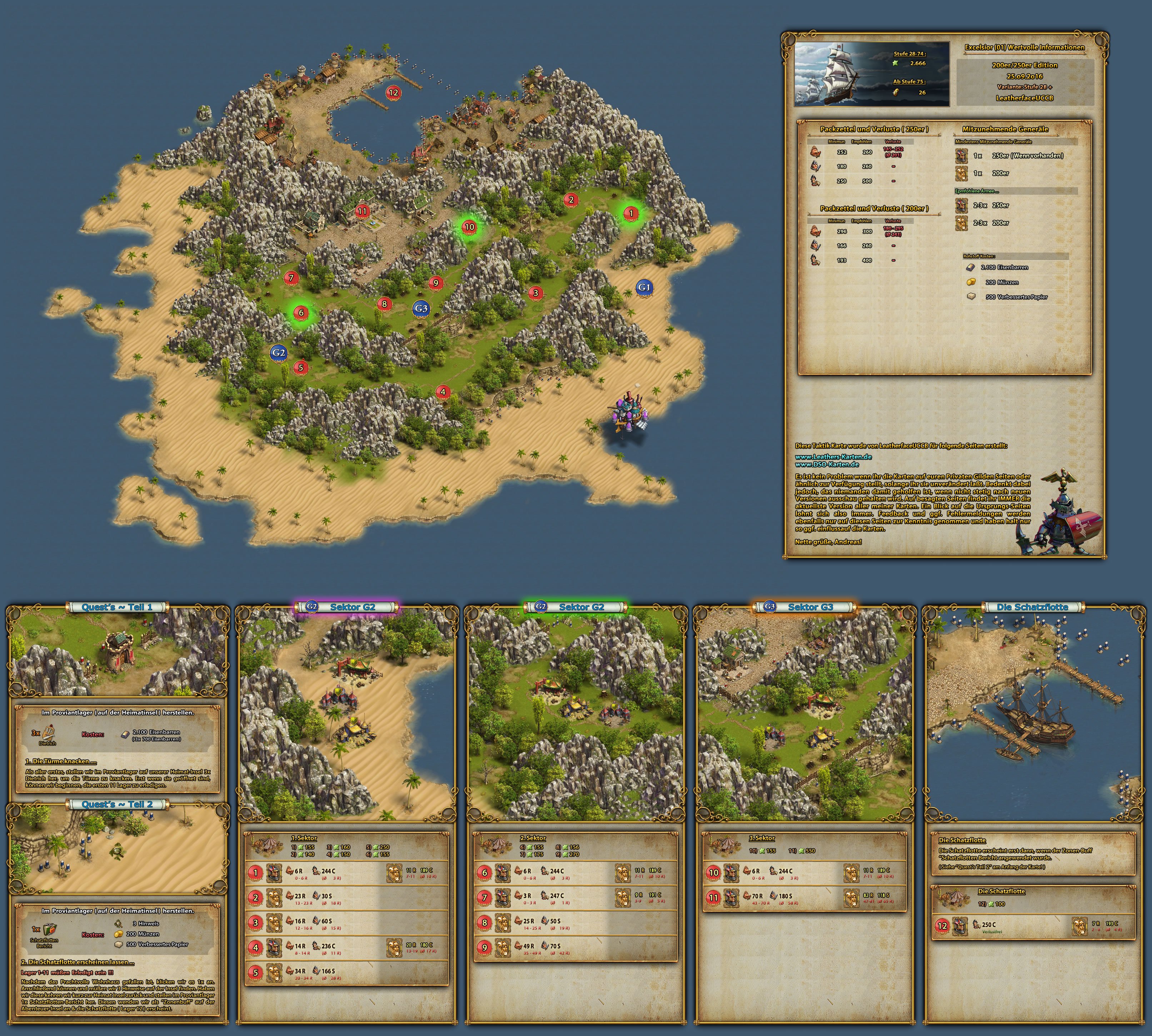This screenshot has height=1036, width=1152.
Task: Click blue G1 general marker on the beach
Action: point(644,288)
